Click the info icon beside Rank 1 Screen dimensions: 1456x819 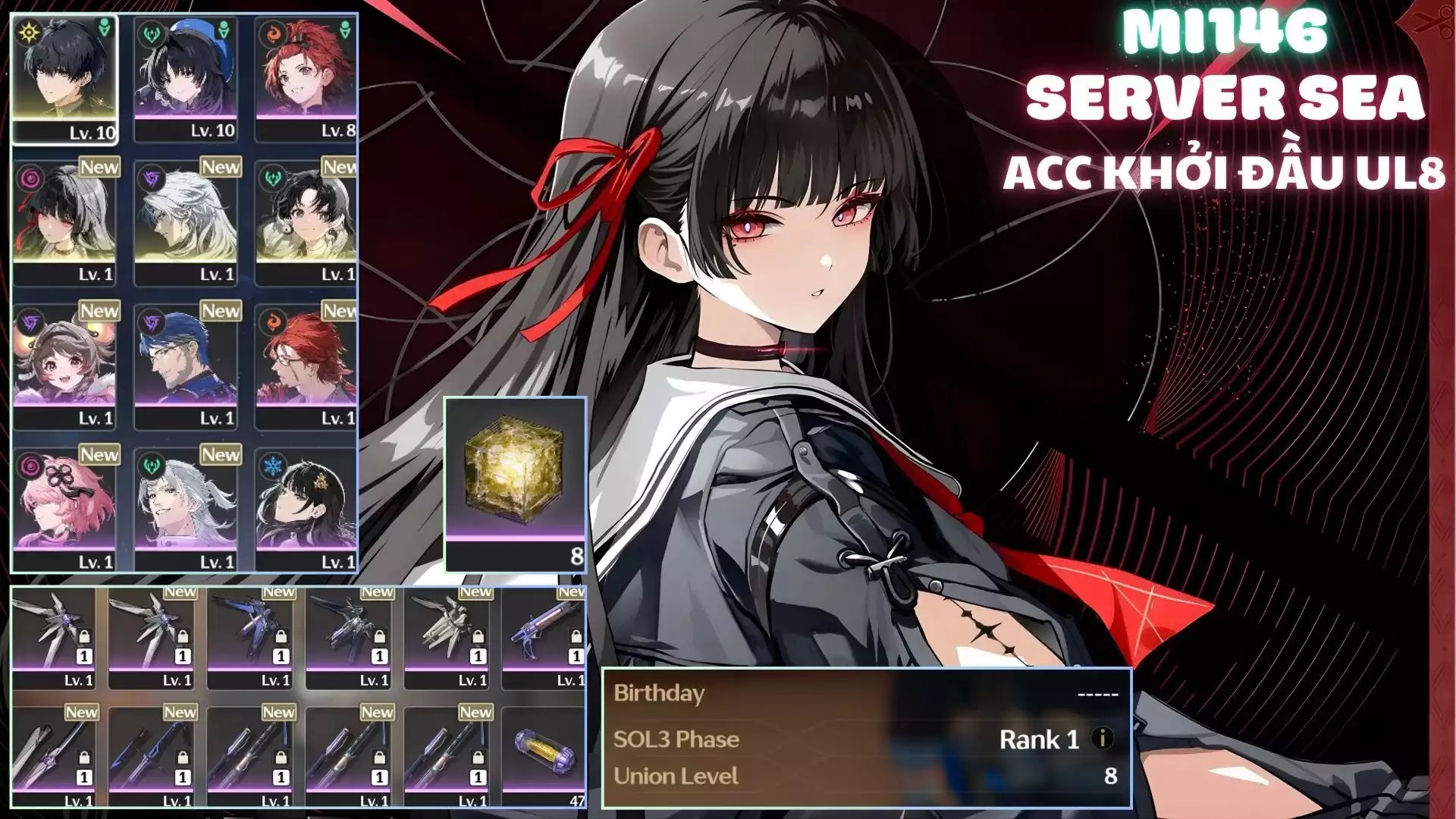pos(1102,738)
